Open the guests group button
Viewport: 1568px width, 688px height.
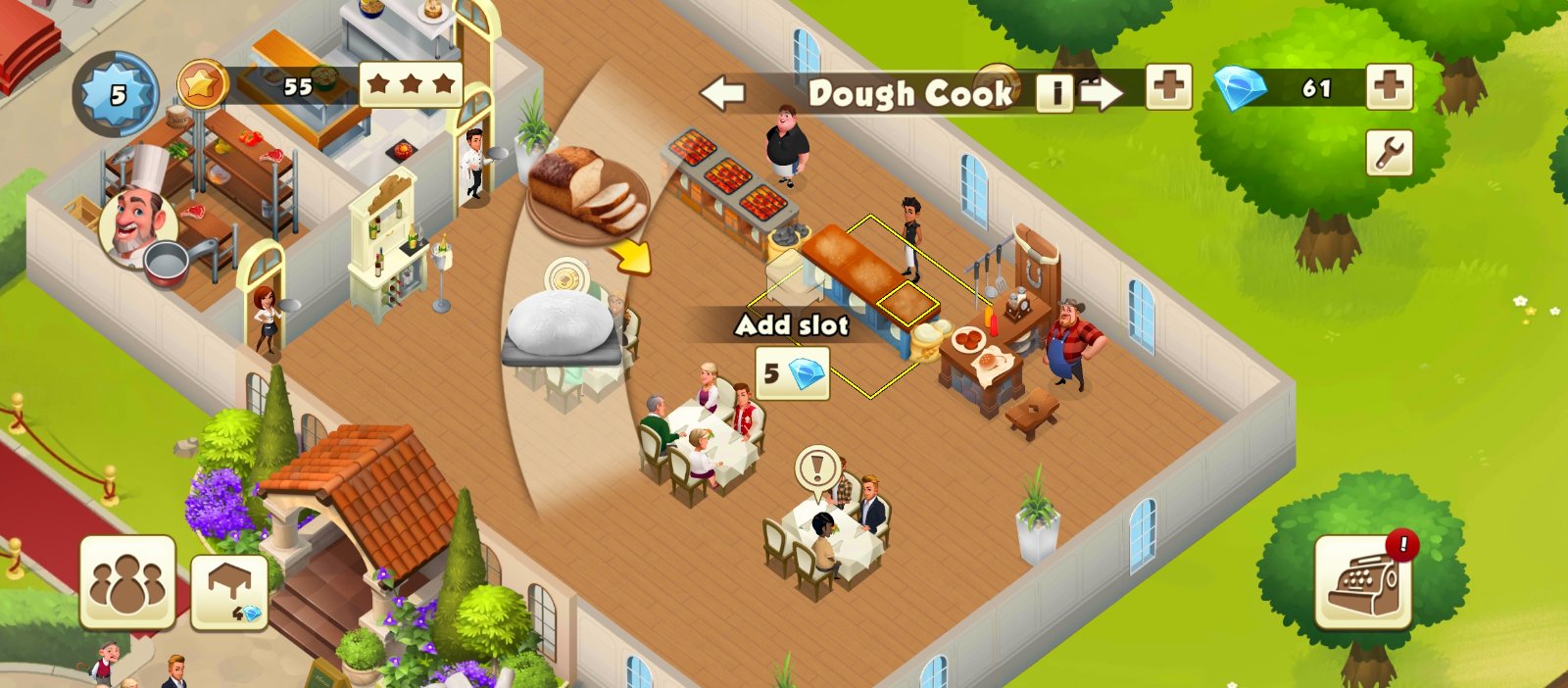pyautogui.click(x=127, y=582)
